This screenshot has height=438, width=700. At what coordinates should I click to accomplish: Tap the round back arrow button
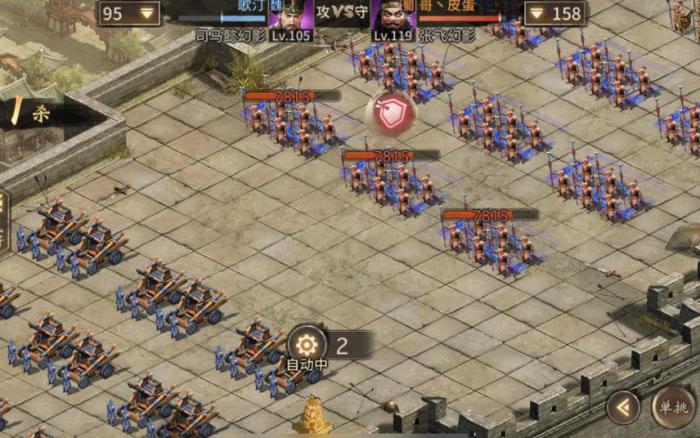pos(623,407)
